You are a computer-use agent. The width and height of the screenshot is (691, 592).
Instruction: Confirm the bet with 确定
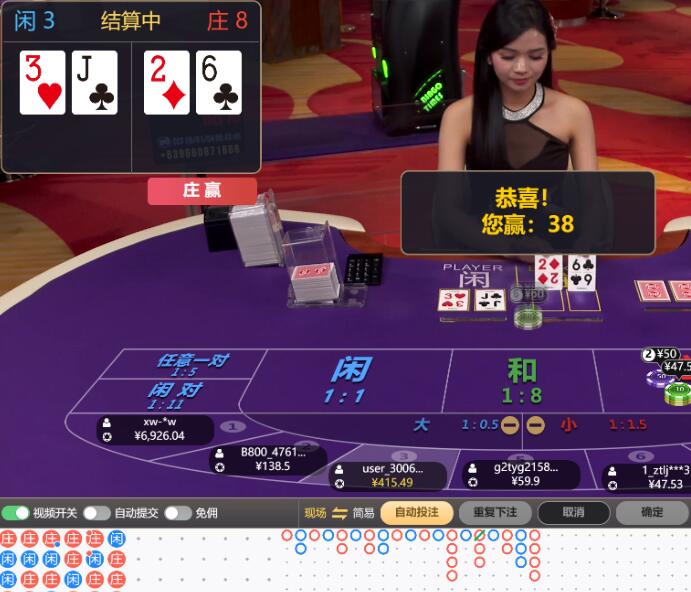click(651, 513)
